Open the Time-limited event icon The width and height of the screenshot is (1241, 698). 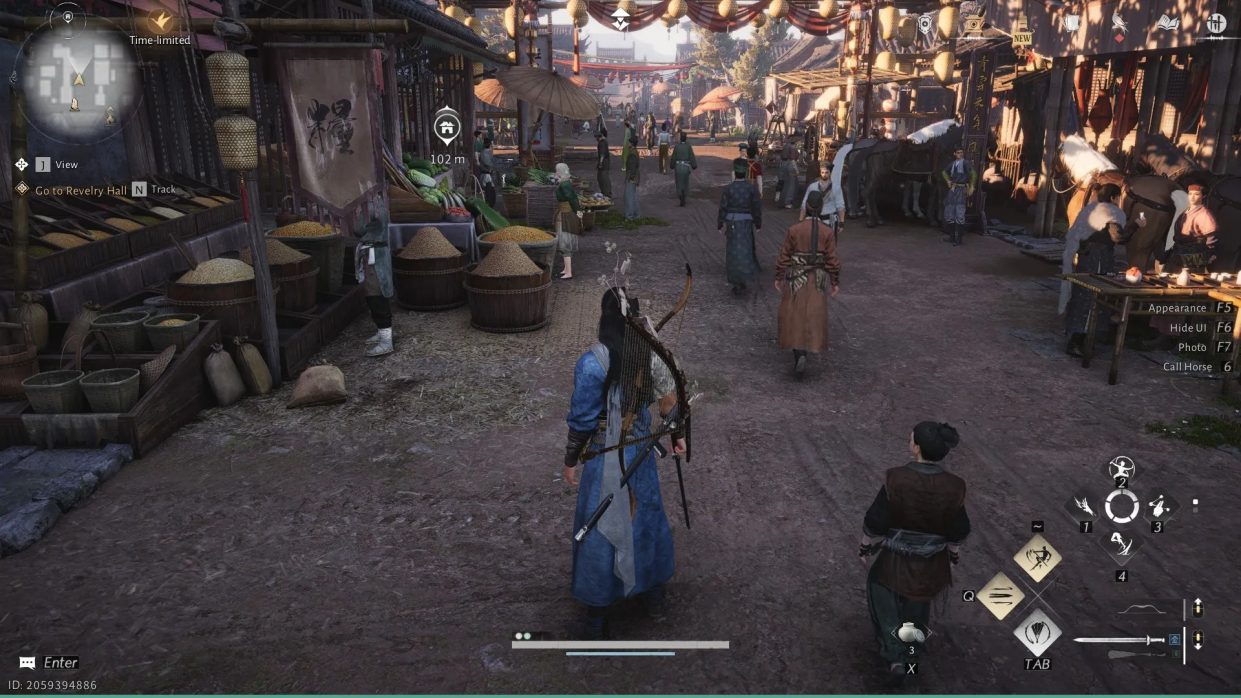coord(159,21)
